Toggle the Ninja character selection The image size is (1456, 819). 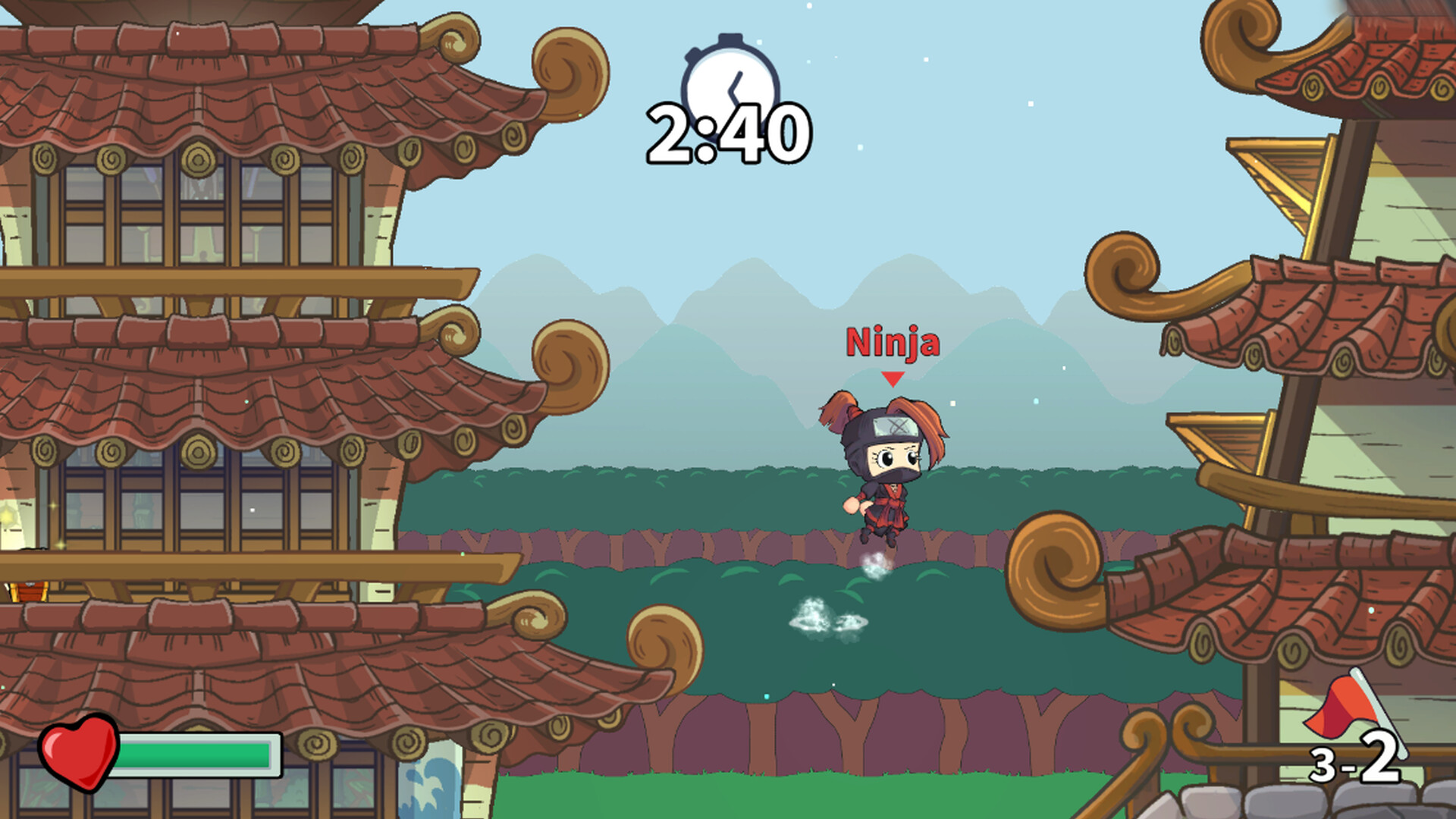click(x=887, y=470)
